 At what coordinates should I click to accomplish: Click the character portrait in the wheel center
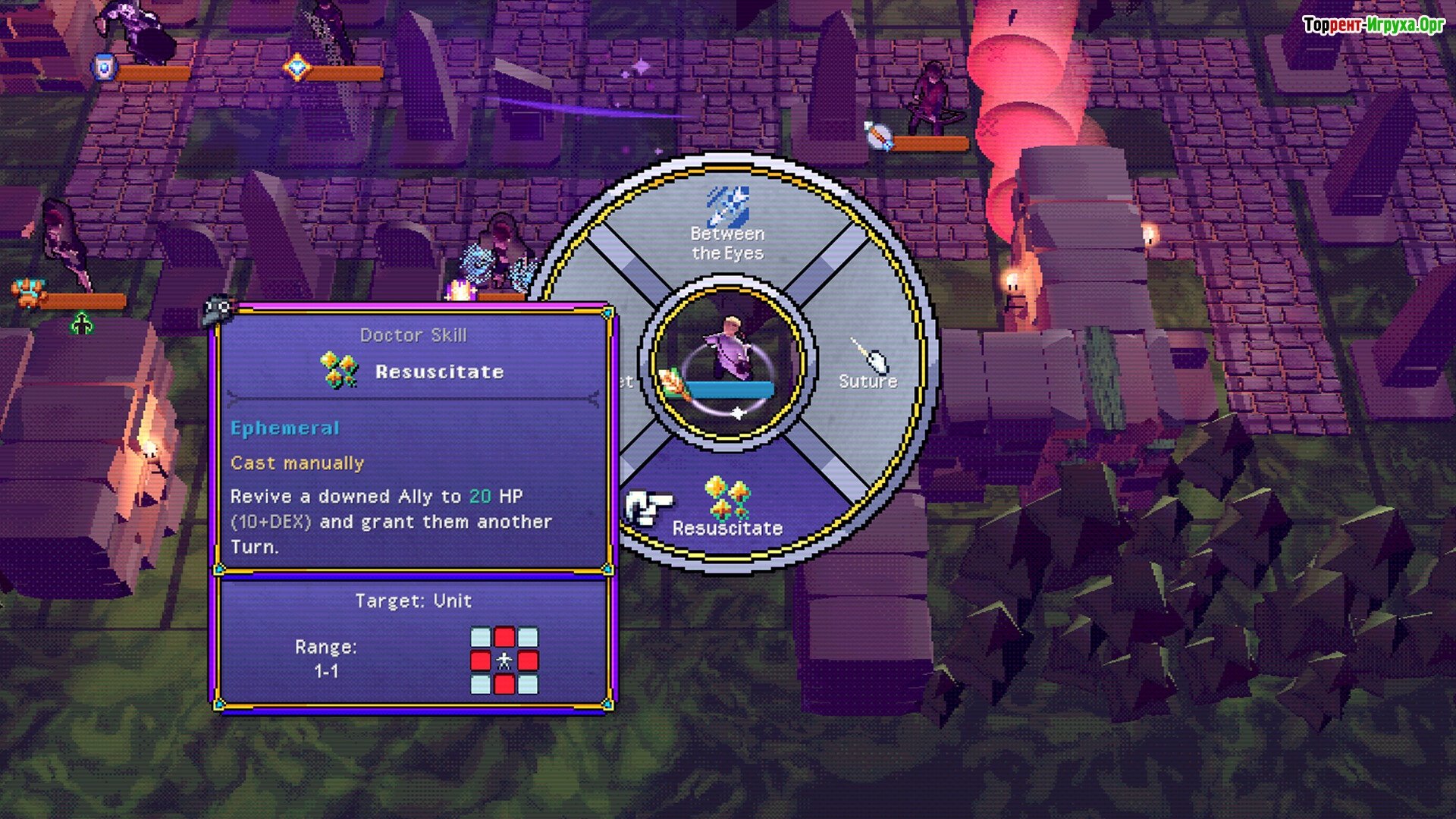(727, 361)
